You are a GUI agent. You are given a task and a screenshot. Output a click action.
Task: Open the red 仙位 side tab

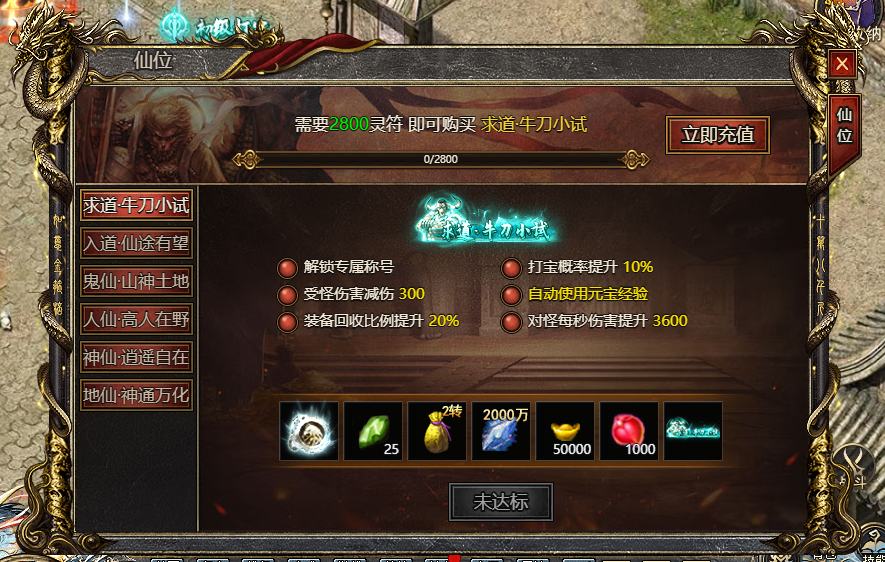[844, 125]
